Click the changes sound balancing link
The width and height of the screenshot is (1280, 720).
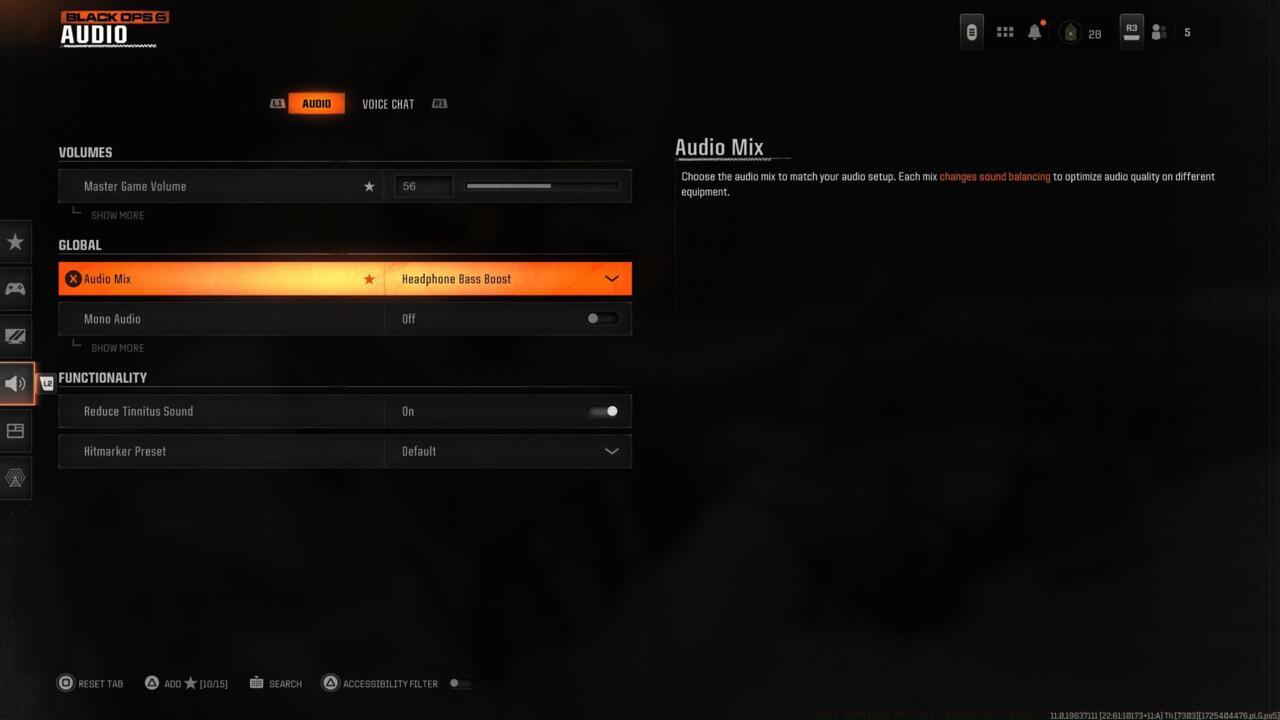993,176
